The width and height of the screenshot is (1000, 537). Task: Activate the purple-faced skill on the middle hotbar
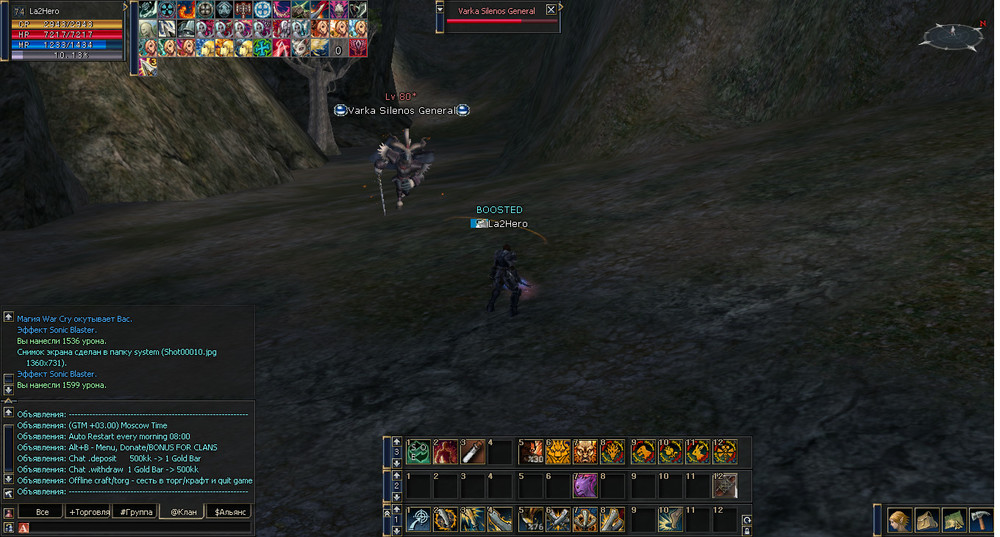(x=585, y=486)
